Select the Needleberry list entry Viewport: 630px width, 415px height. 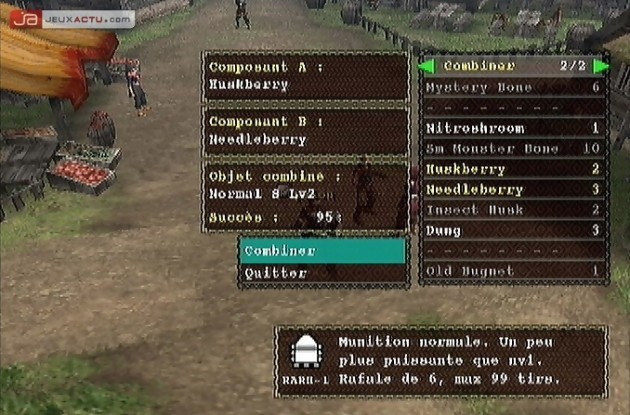513,189
